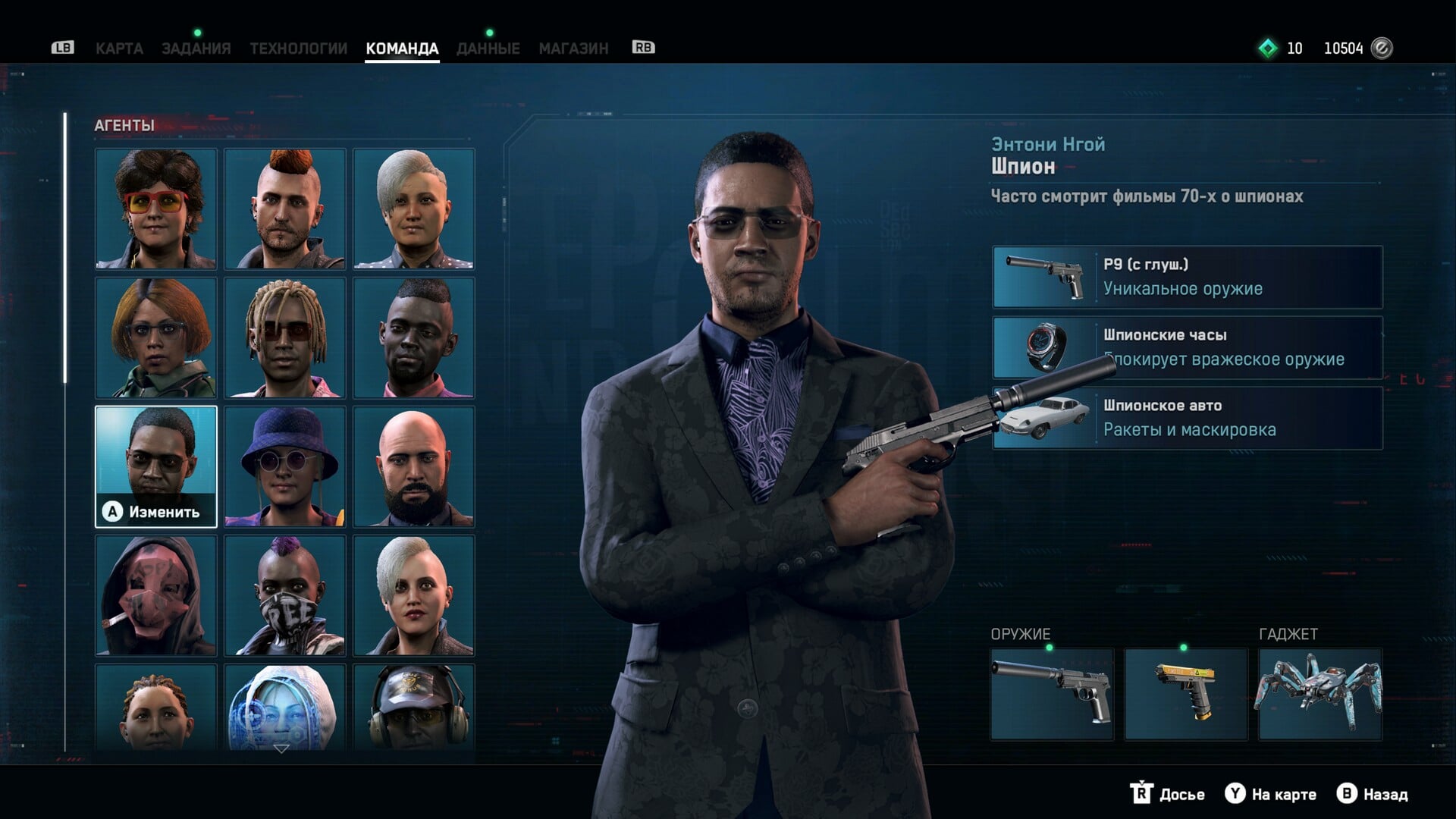This screenshot has height=819, width=1456.
Task: View the P9 silenced pistol perk
Action: click(1188, 277)
